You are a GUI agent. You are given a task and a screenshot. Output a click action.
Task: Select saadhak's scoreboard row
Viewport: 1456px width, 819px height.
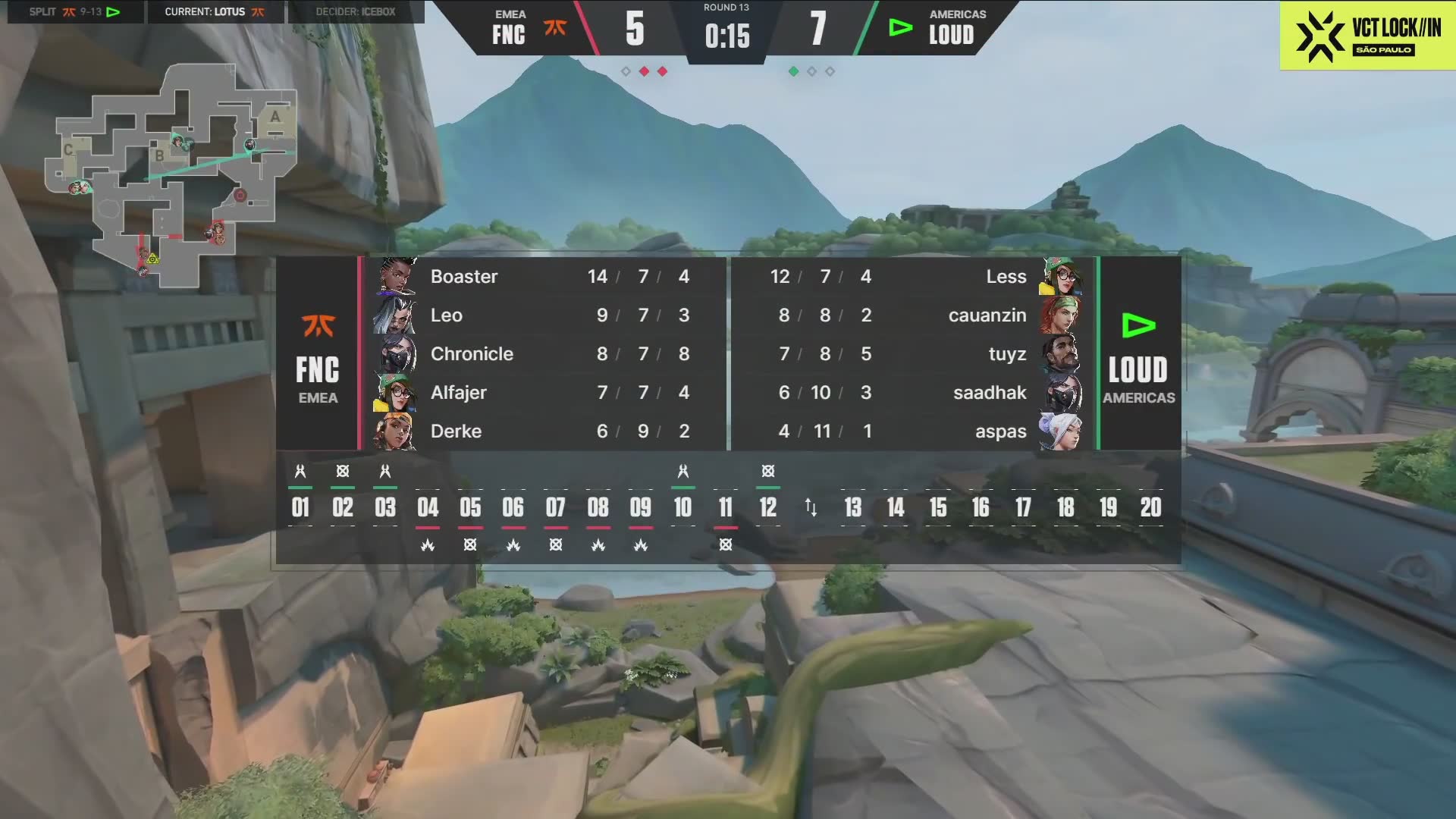point(910,393)
